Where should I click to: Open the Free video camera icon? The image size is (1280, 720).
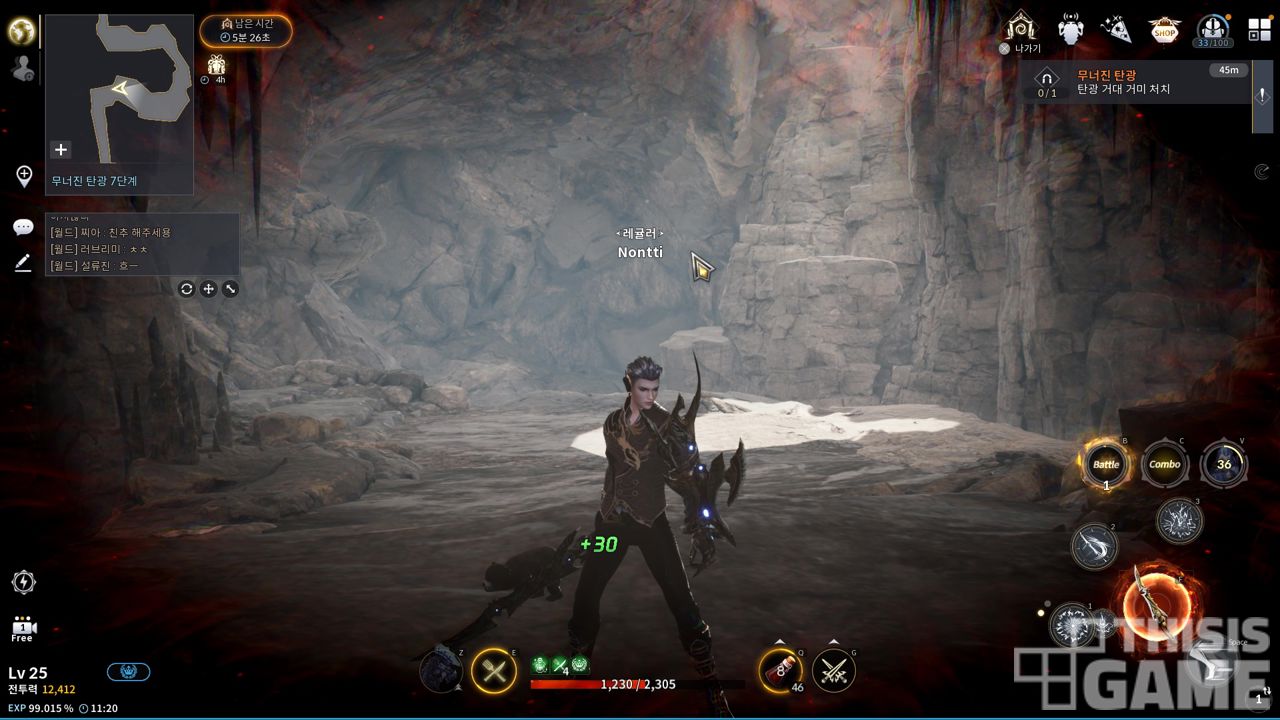(x=23, y=628)
